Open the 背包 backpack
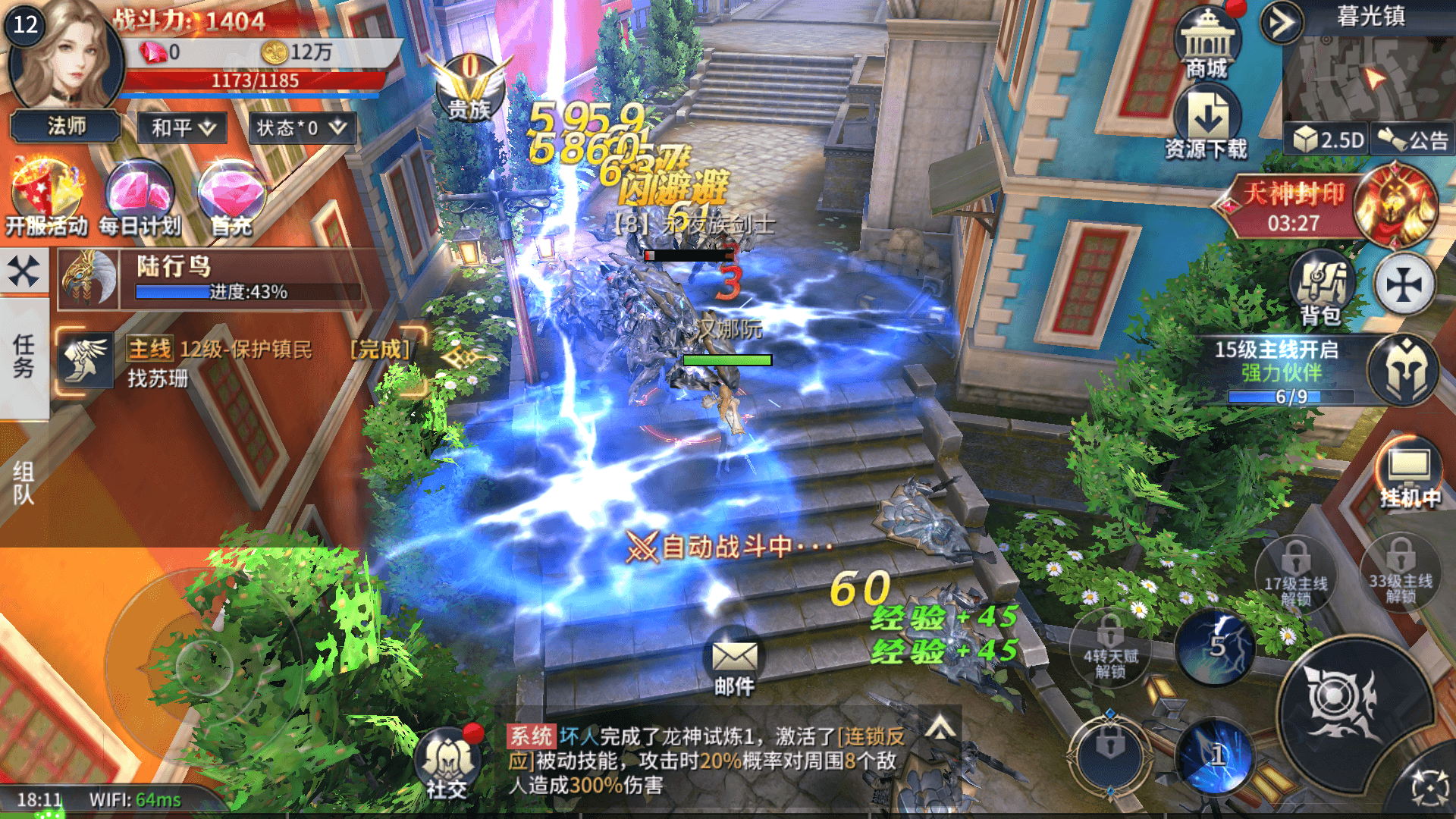Image resolution: width=1456 pixels, height=819 pixels. point(1321,288)
